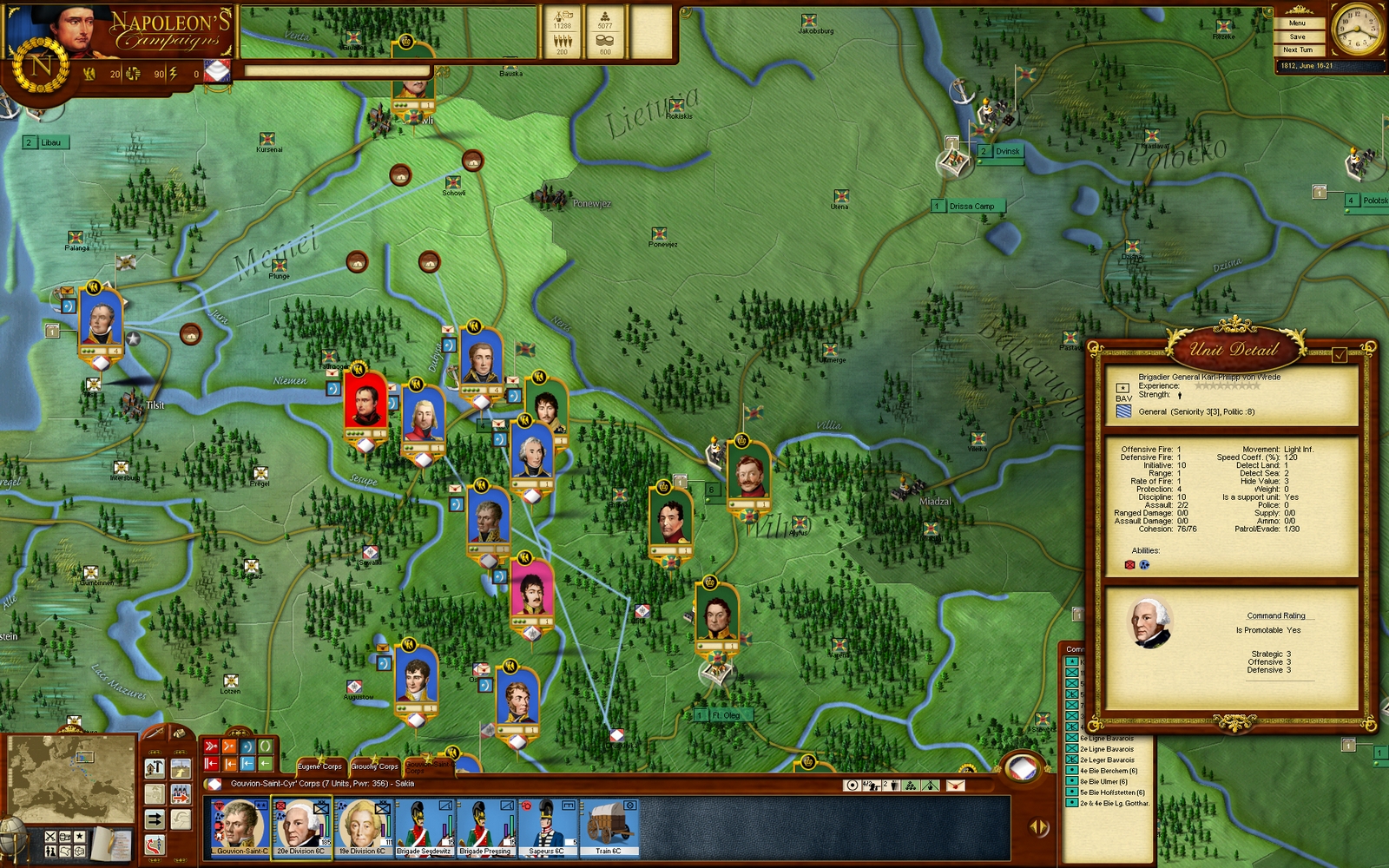Save the current game
The image size is (1389, 868).
click(1297, 36)
